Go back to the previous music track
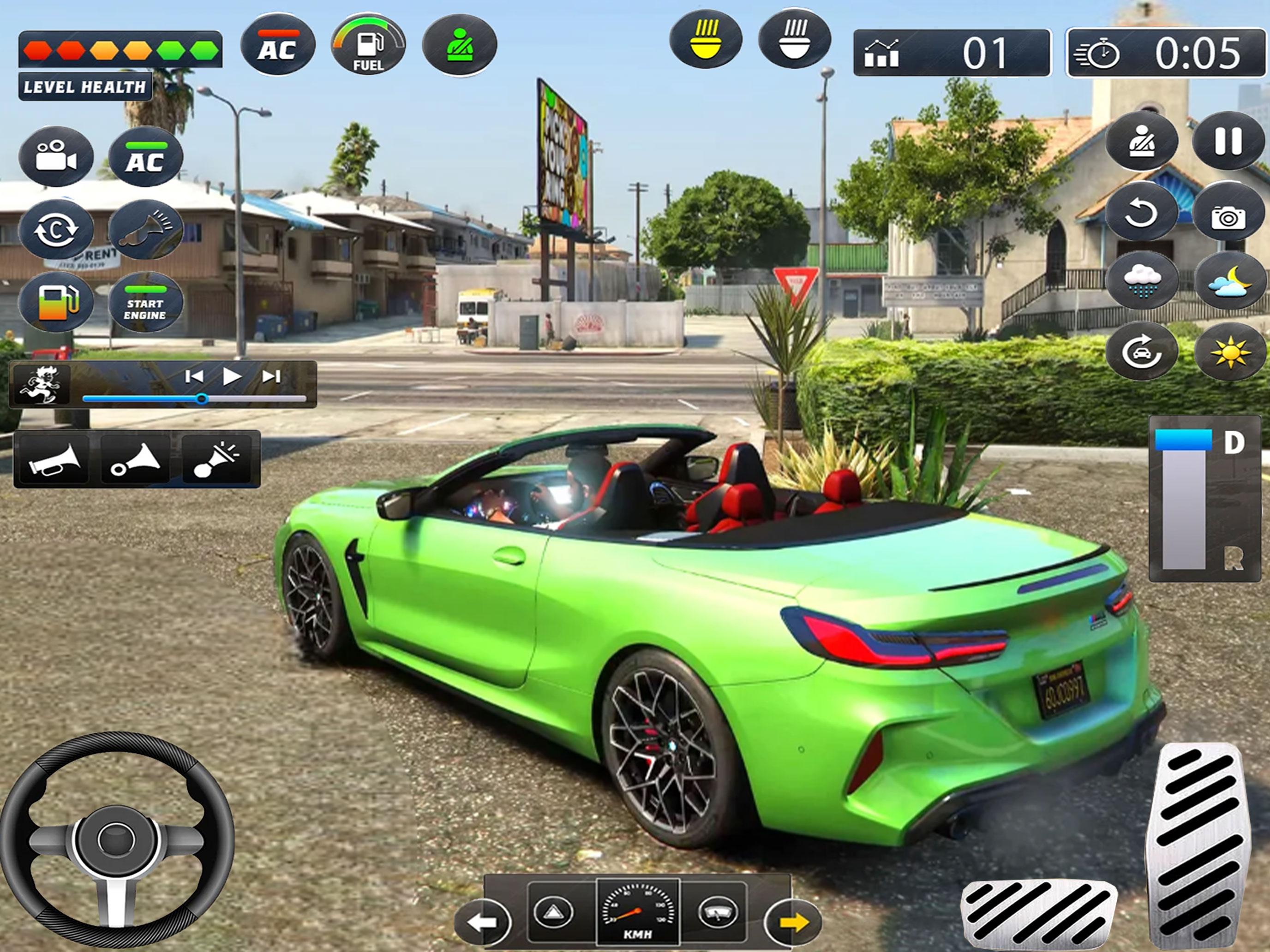 tap(193, 376)
